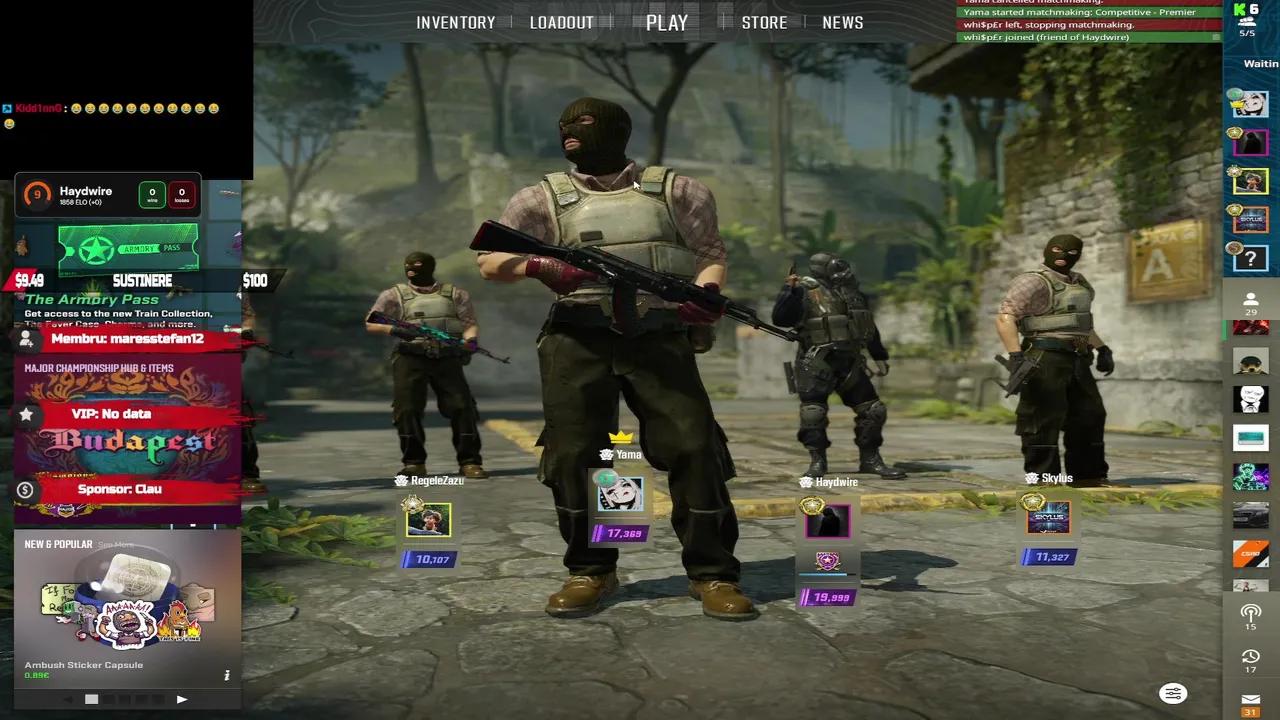Open the Ambush Sticker Capsule link
The image size is (1280, 720).
84,664
